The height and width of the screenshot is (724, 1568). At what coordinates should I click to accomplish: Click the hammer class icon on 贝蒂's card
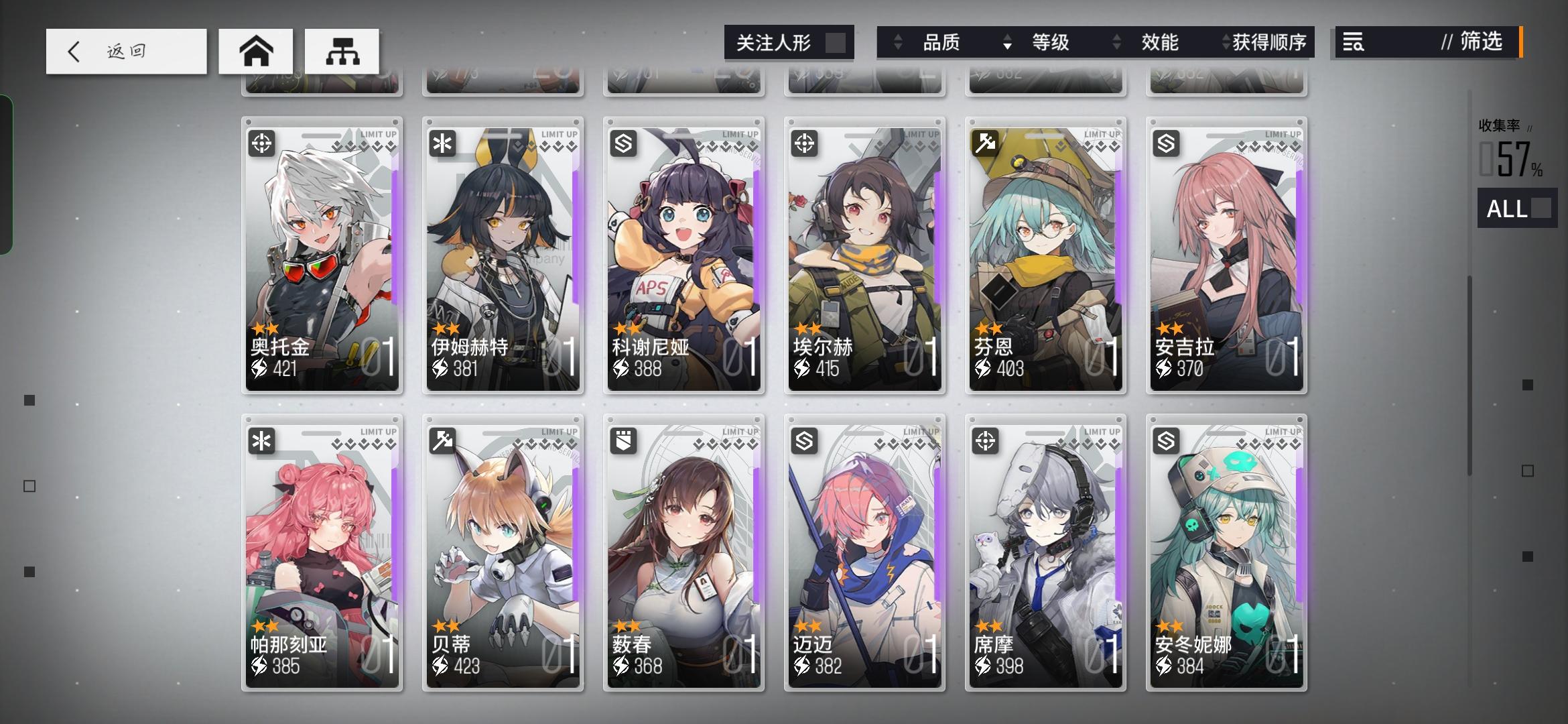pyautogui.click(x=442, y=441)
